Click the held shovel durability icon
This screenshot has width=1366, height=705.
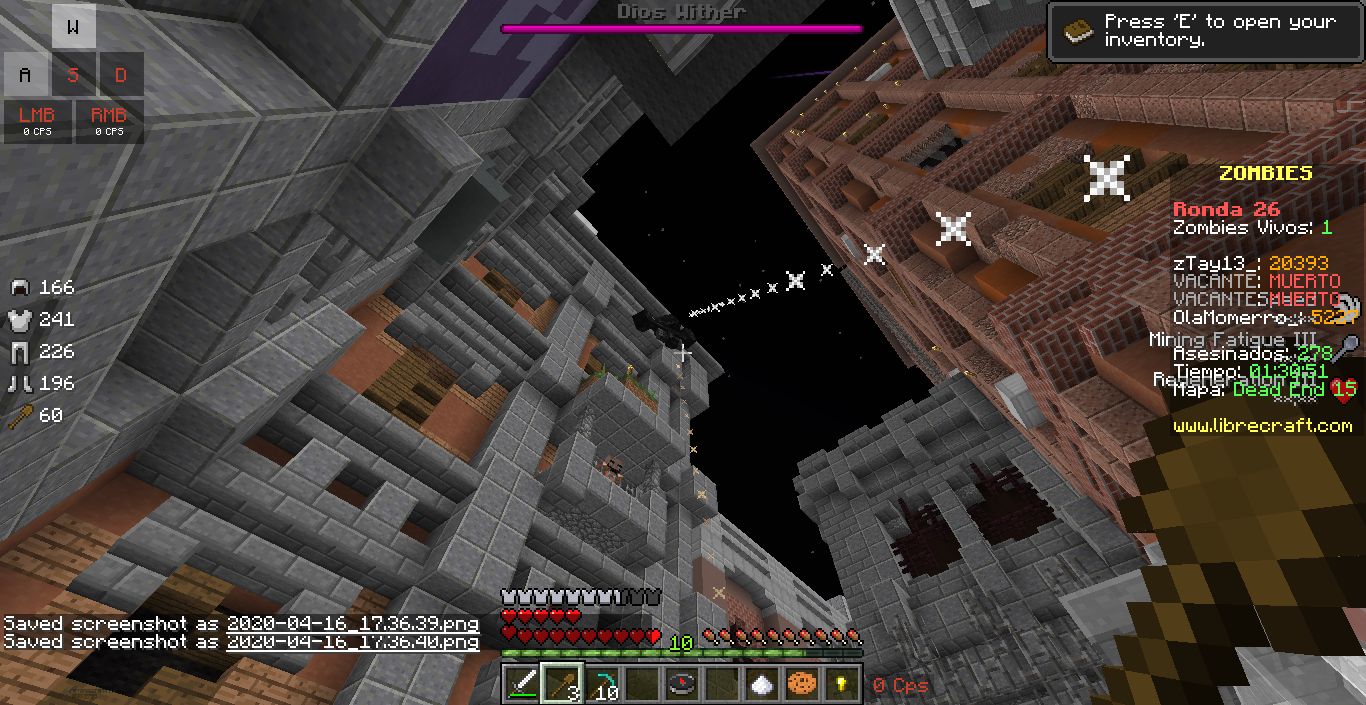20,415
